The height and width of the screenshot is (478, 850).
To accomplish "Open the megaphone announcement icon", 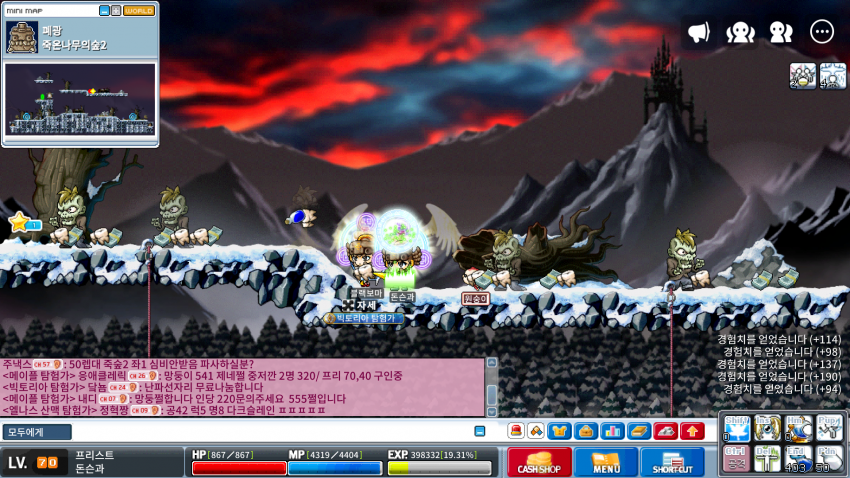I will 699,32.
